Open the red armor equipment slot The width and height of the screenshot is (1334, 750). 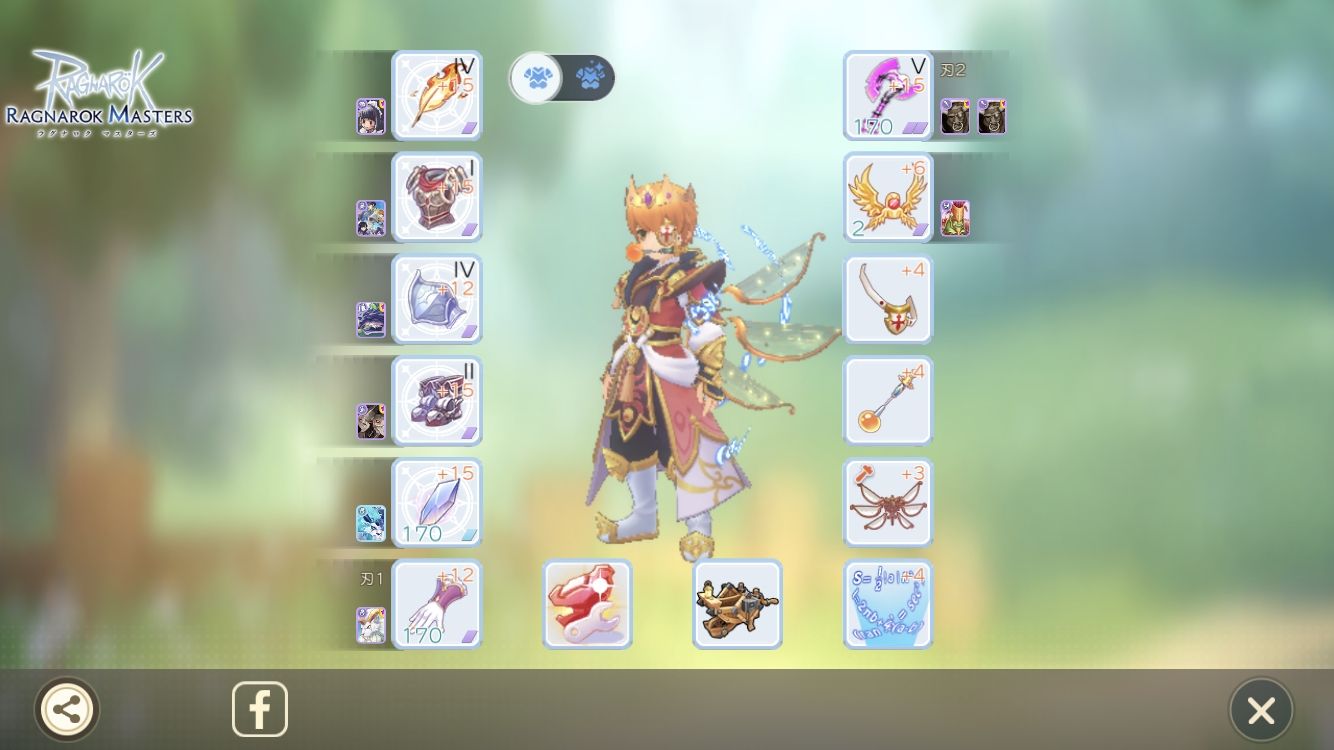coord(437,197)
